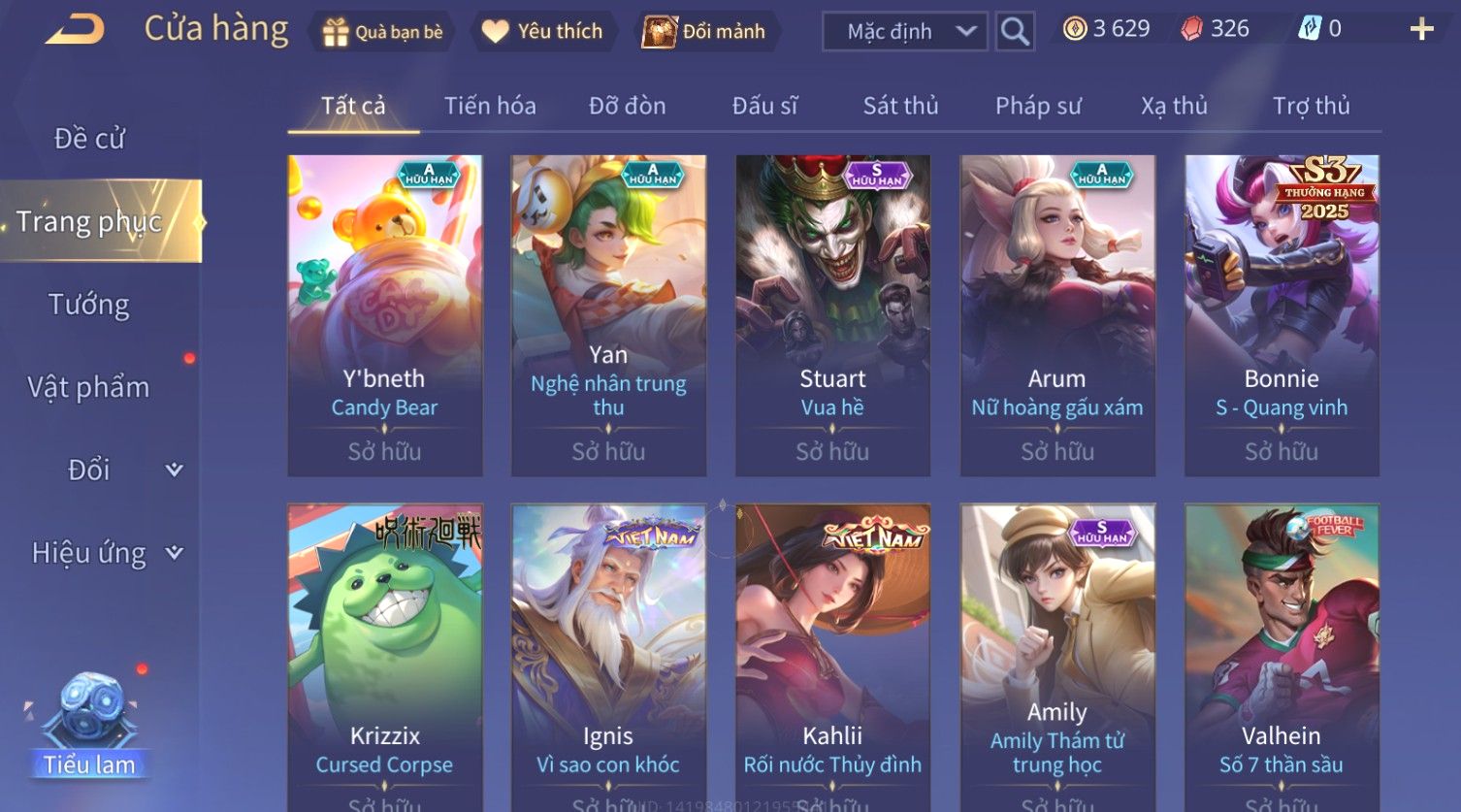Expand the Mặc định sort dropdown
Viewport: 1461px width, 812px height.
(x=904, y=32)
